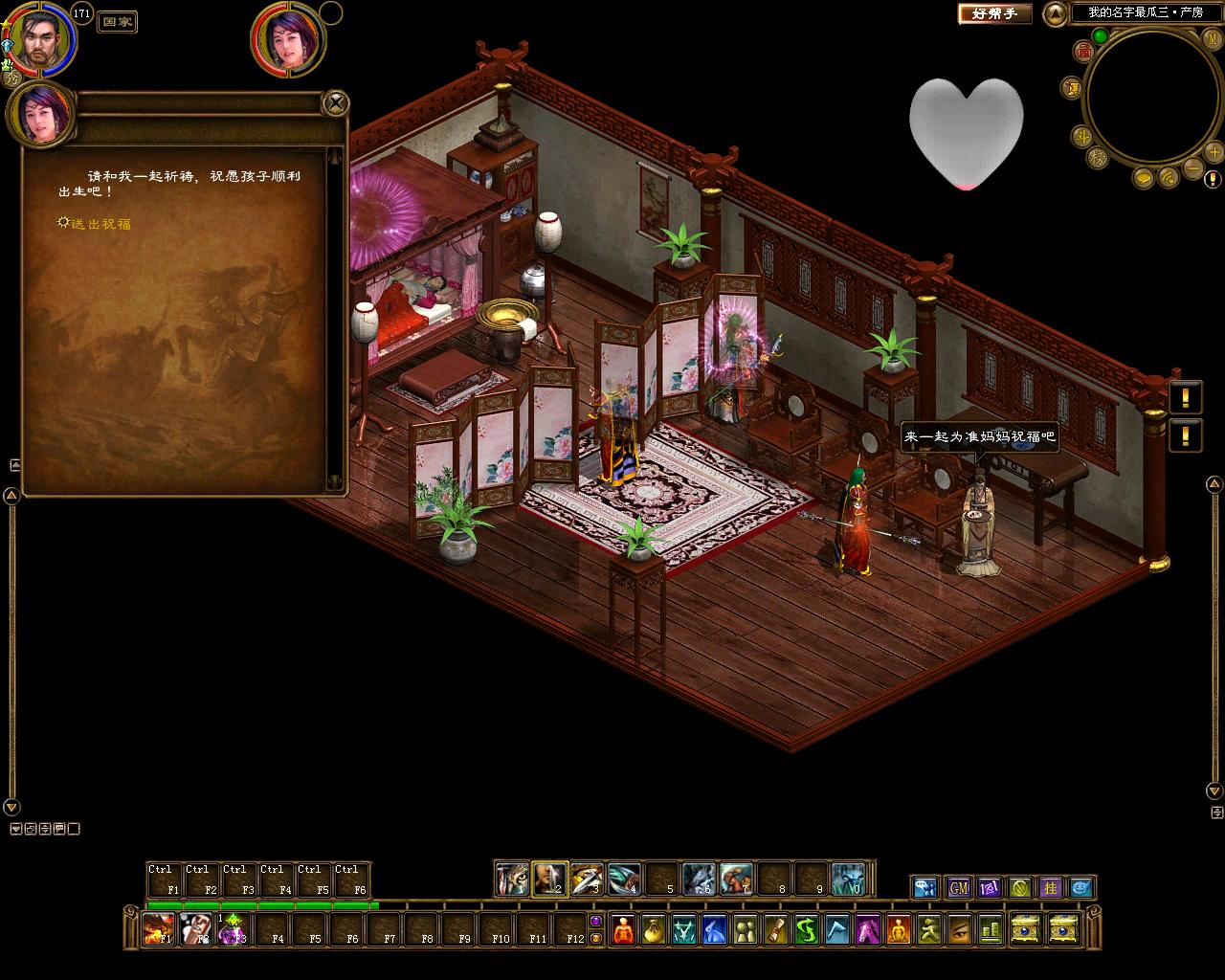
Task: Open the 榜 rankings button
Action: tap(1098, 158)
